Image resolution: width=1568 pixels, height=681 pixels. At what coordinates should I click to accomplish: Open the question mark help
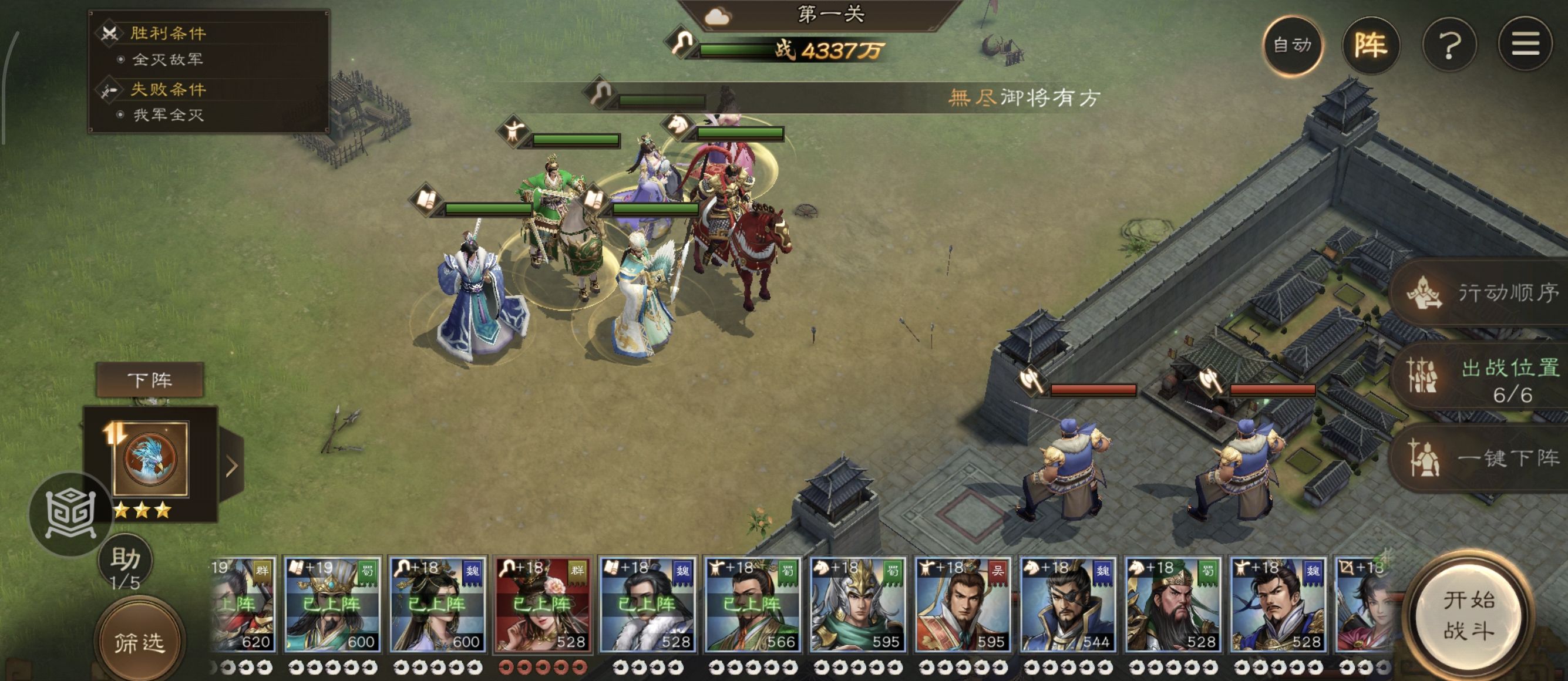[x=1449, y=45]
